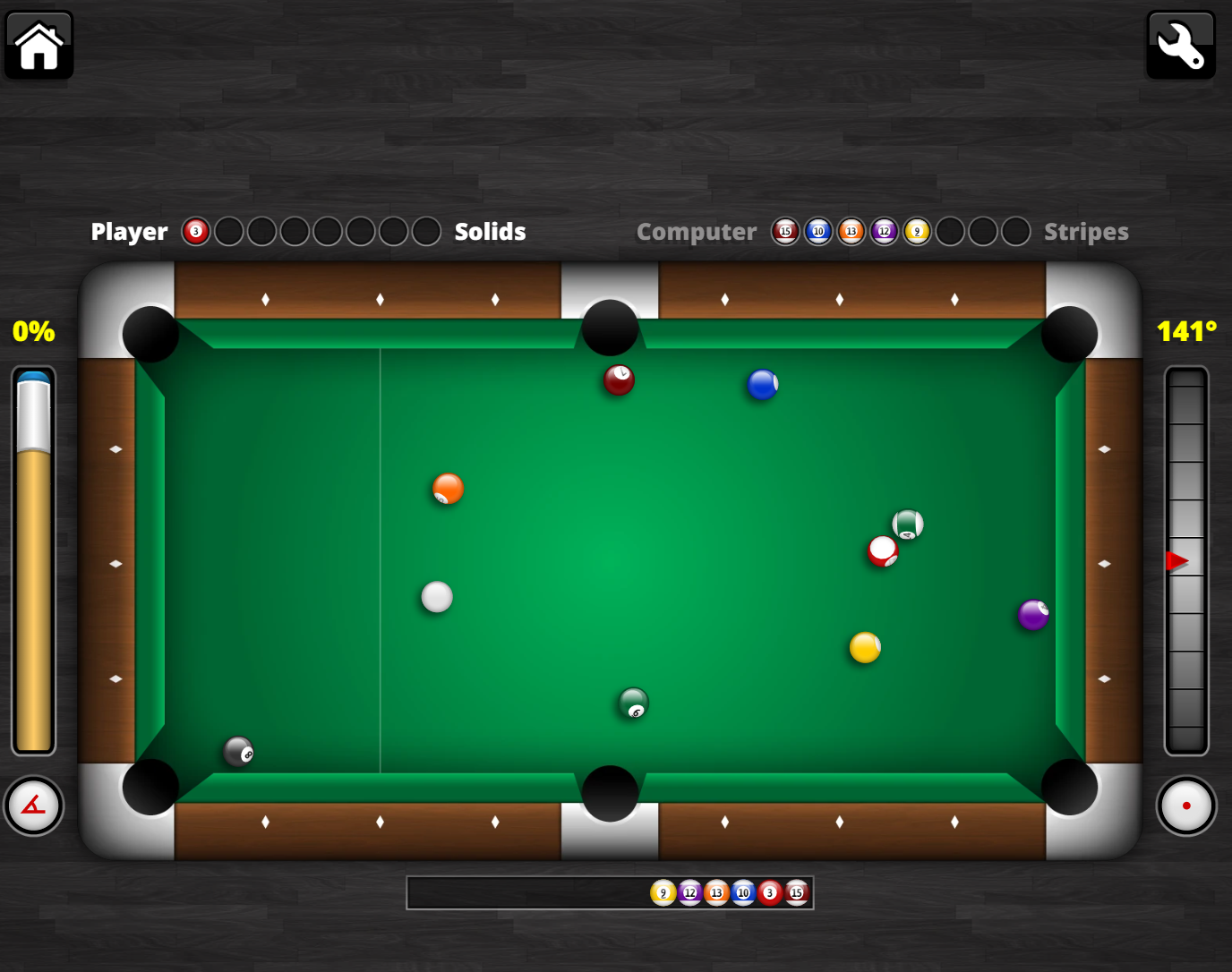Click the Home icon to exit game

(38, 45)
